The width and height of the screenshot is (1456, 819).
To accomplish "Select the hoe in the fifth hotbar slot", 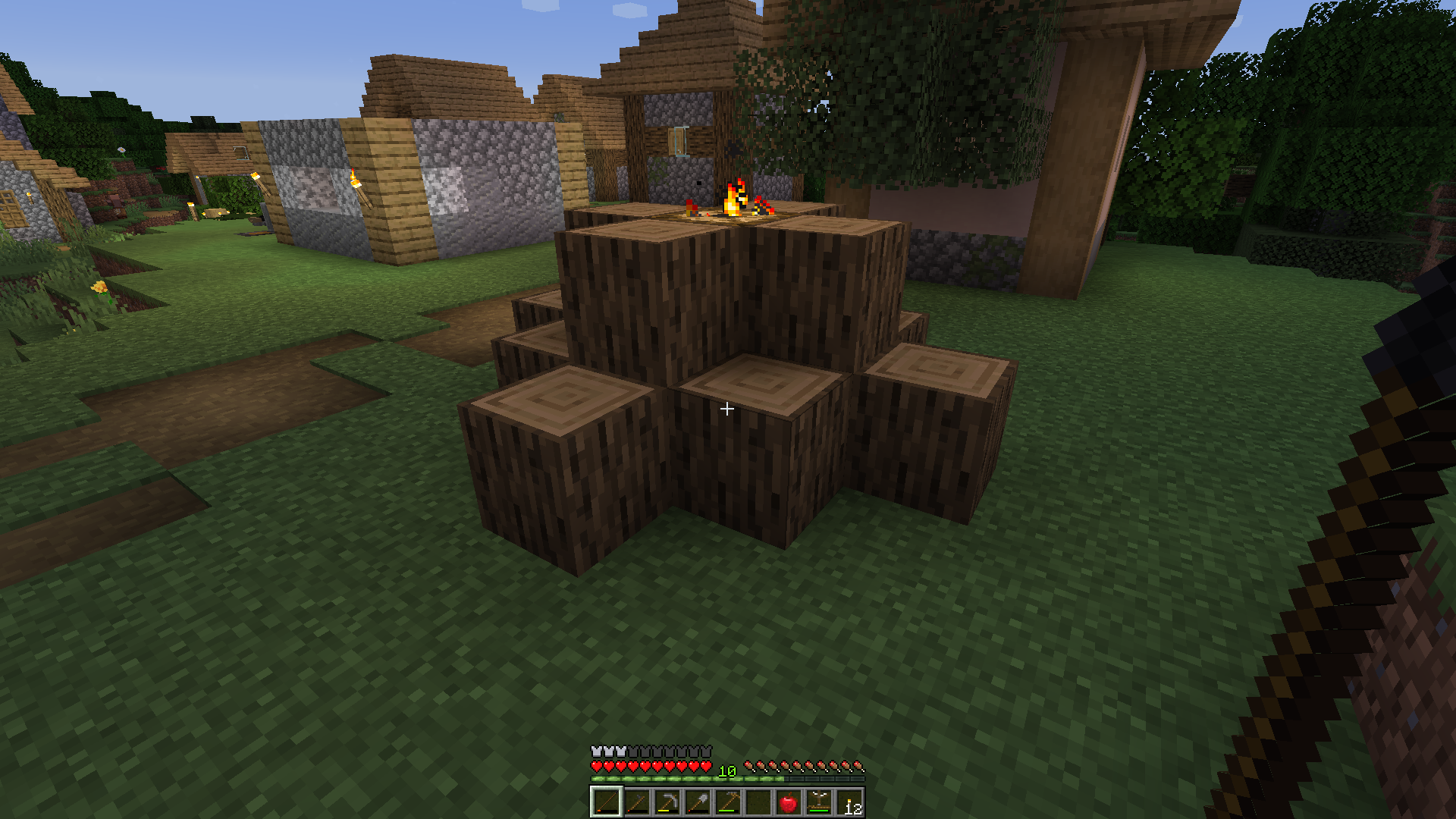I will [726, 800].
